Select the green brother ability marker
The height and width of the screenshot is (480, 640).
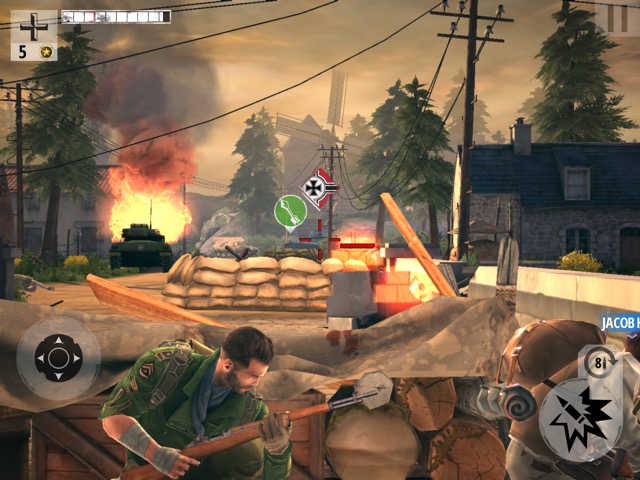pyautogui.click(x=290, y=211)
